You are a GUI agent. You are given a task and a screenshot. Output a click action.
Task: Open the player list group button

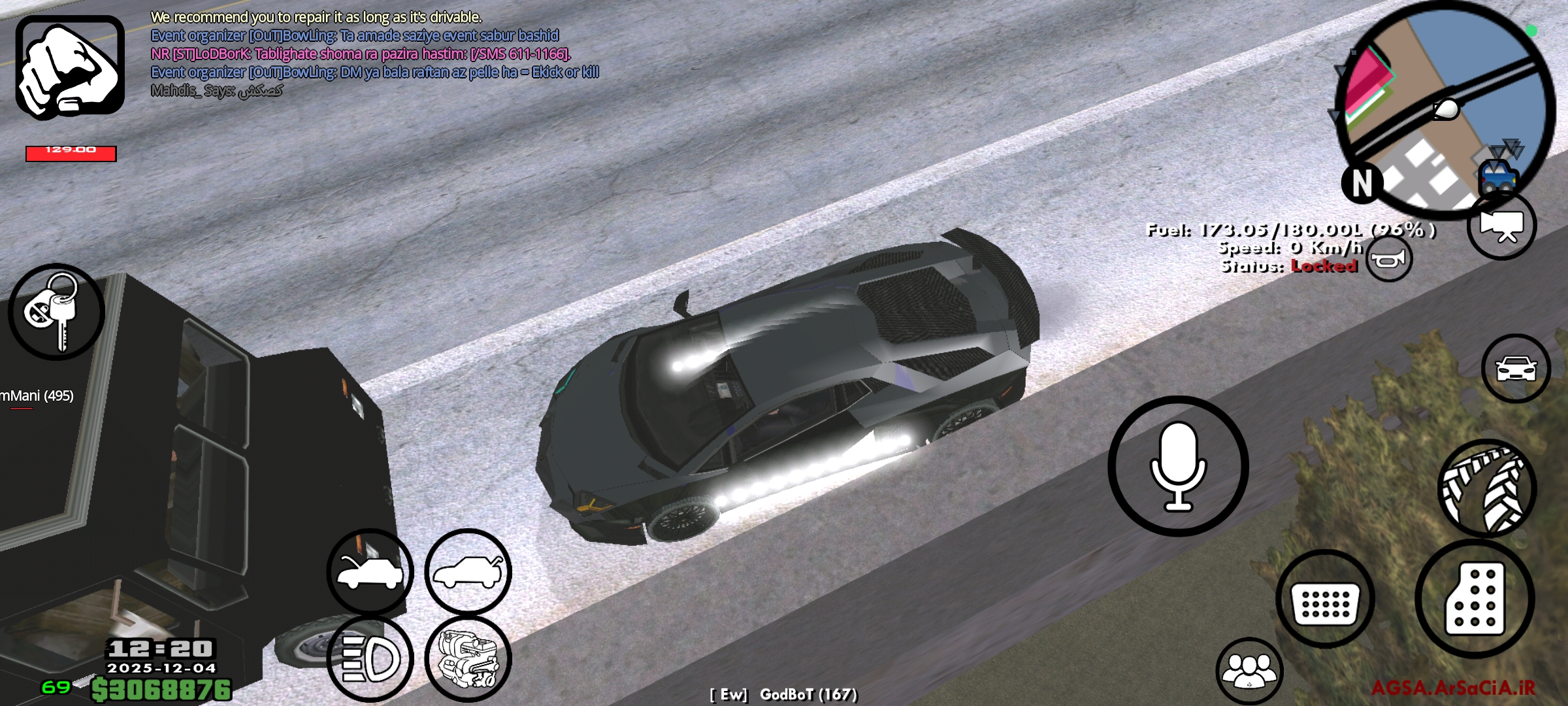[x=1249, y=671]
